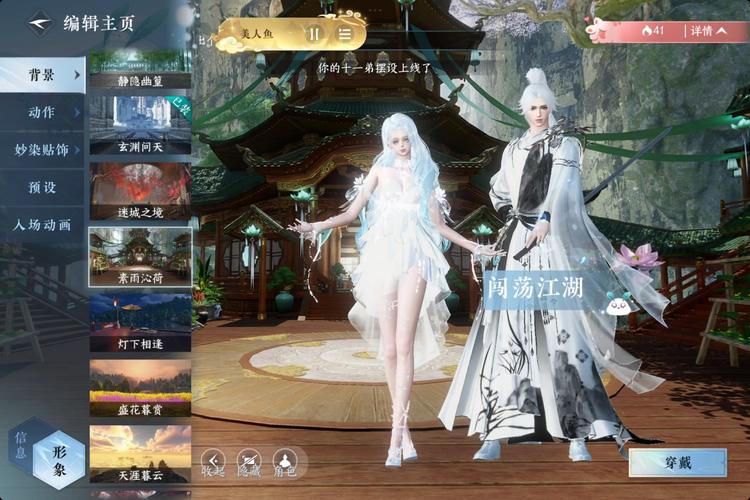The height and width of the screenshot is (500, 750).
Task: Choose the 素雨沁荷 background
Action: 140,256
